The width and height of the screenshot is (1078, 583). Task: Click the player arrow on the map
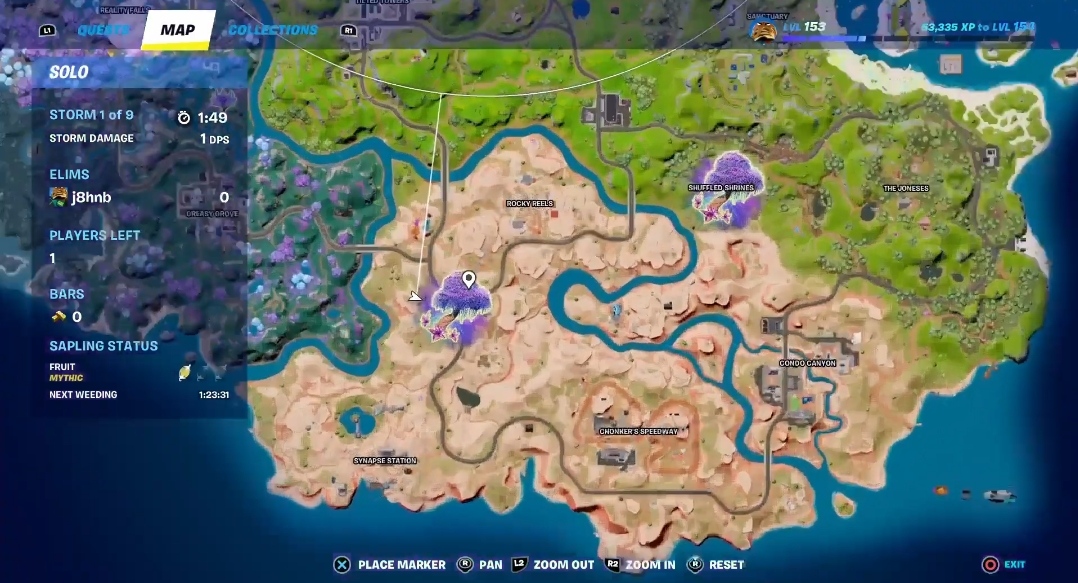pos(416,296)
